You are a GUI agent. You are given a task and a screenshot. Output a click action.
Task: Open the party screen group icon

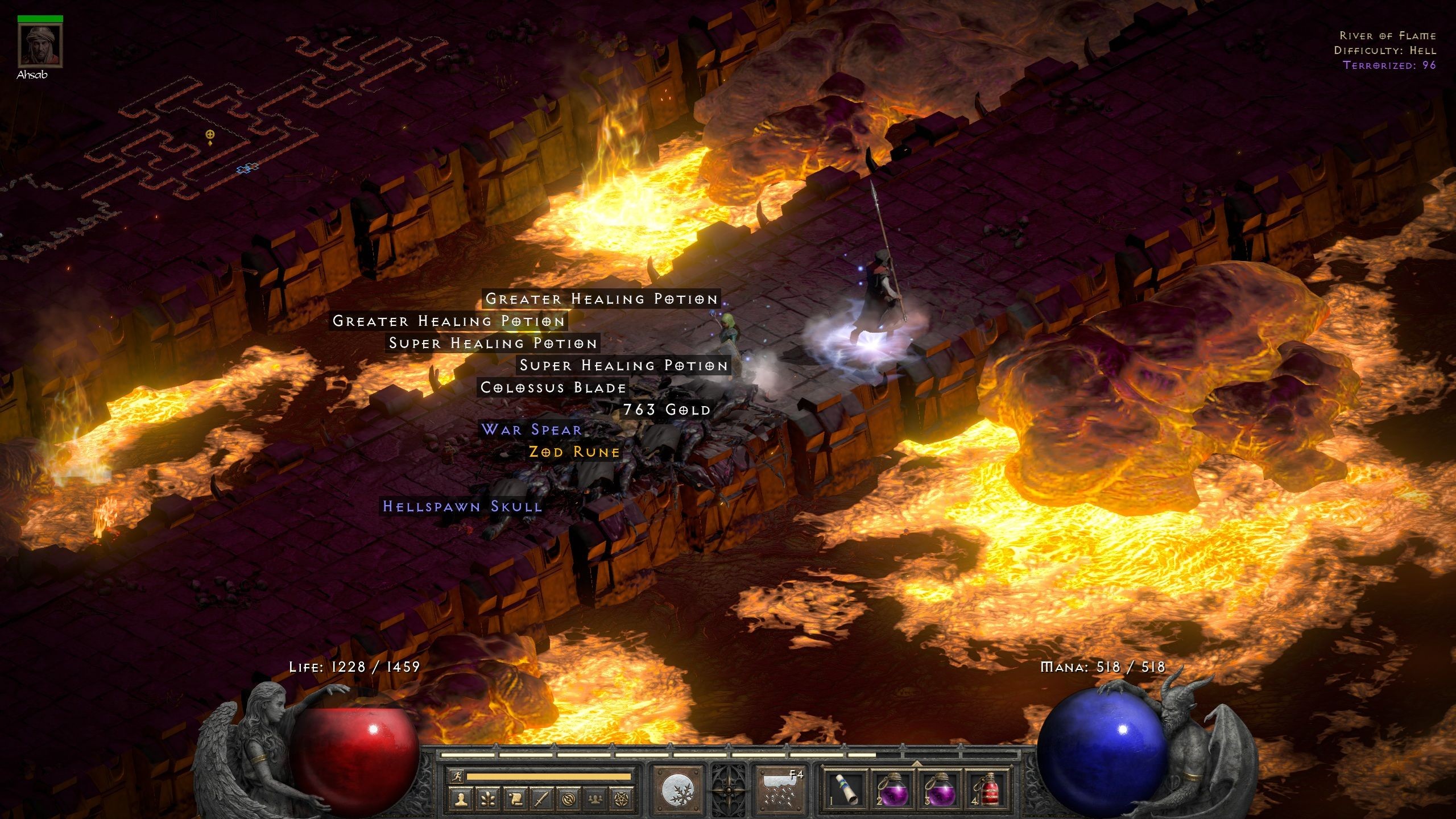pyautogui.click(x=595, y=800)
